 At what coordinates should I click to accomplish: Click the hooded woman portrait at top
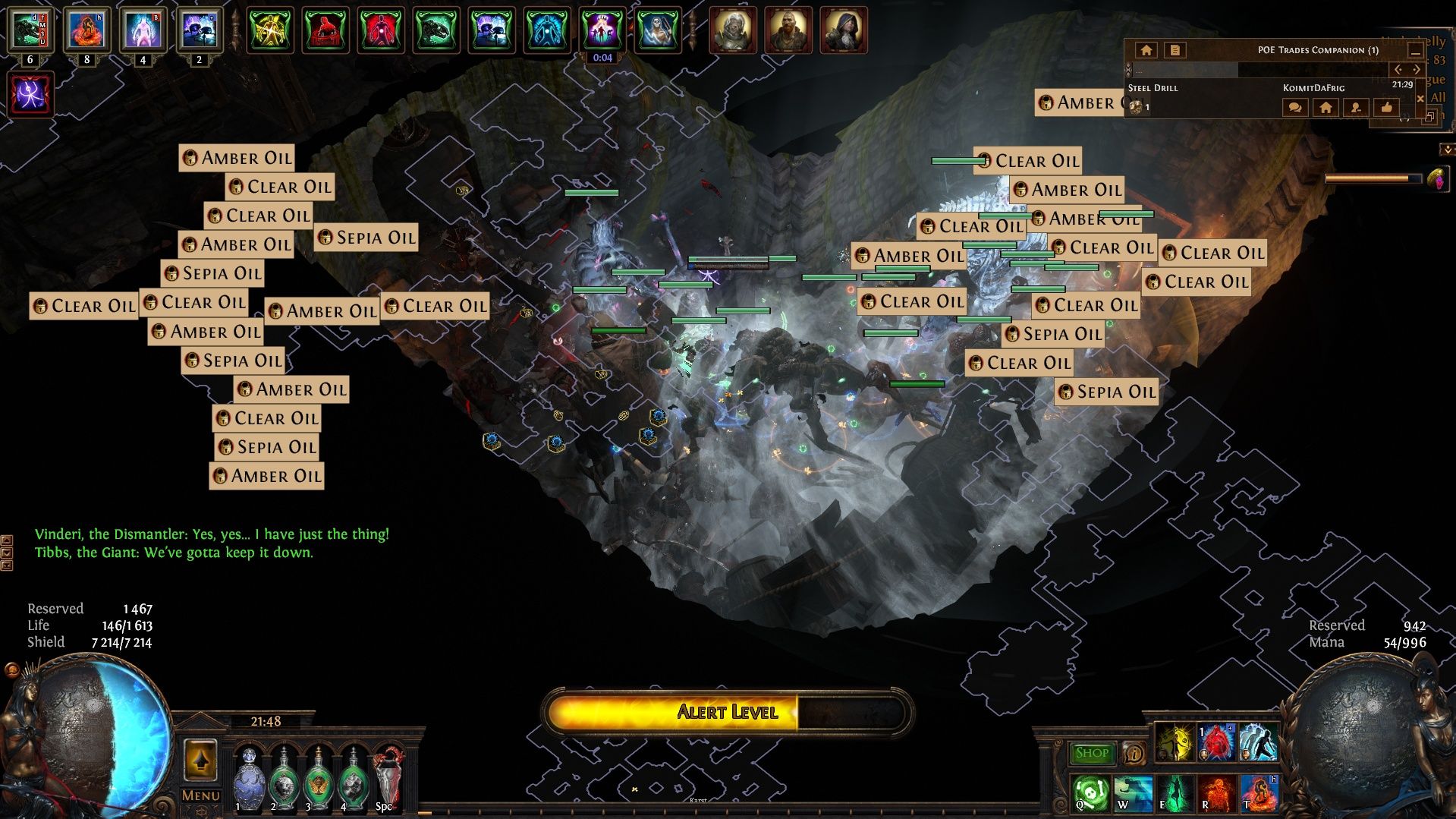click(x=843, y=31)
